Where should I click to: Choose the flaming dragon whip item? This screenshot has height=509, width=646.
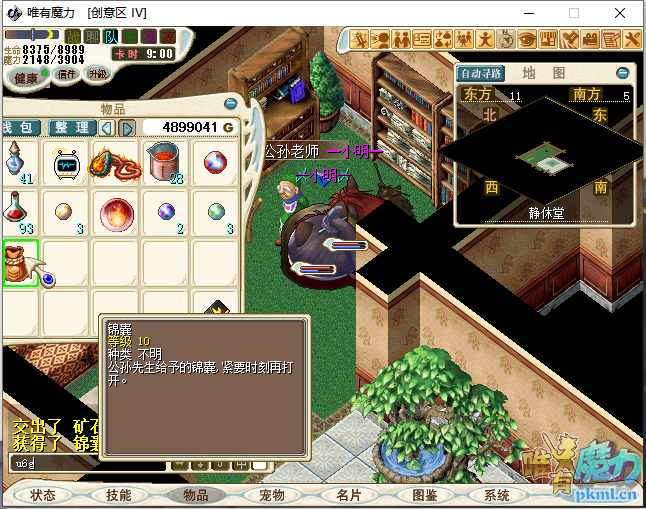point(114,162)
